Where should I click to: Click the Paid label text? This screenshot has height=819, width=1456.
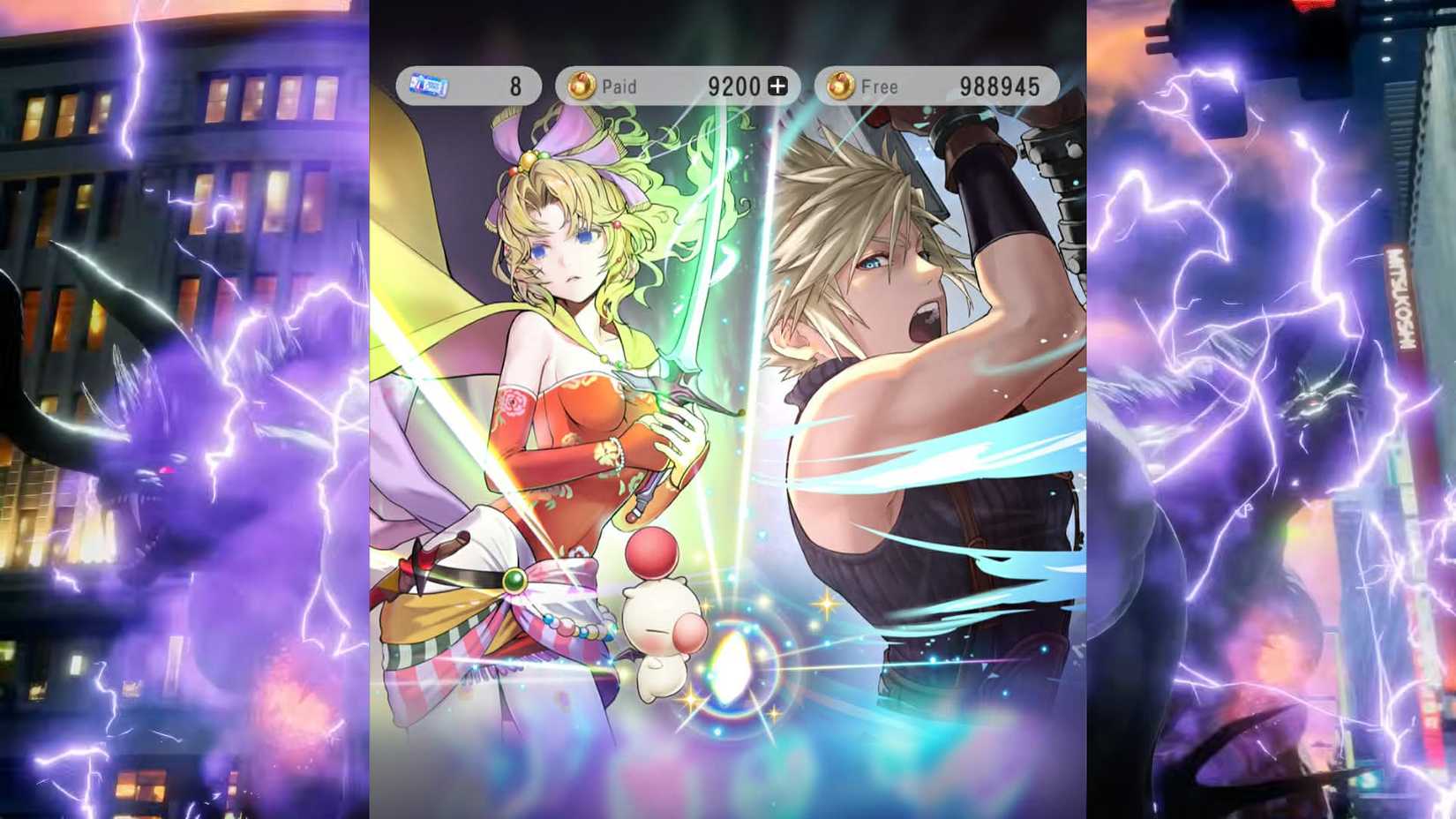[x=622, y=86]
